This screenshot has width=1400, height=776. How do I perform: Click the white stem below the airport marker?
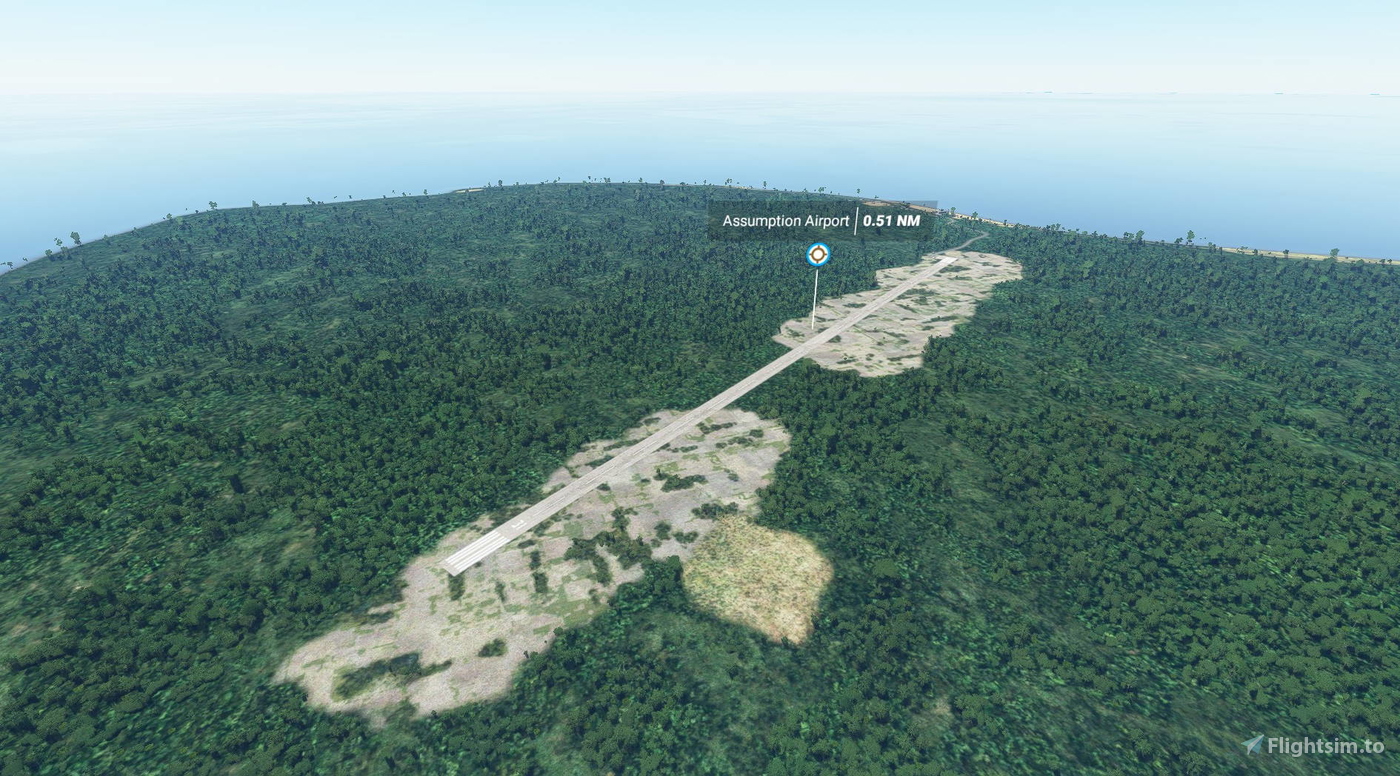(816, 300)
